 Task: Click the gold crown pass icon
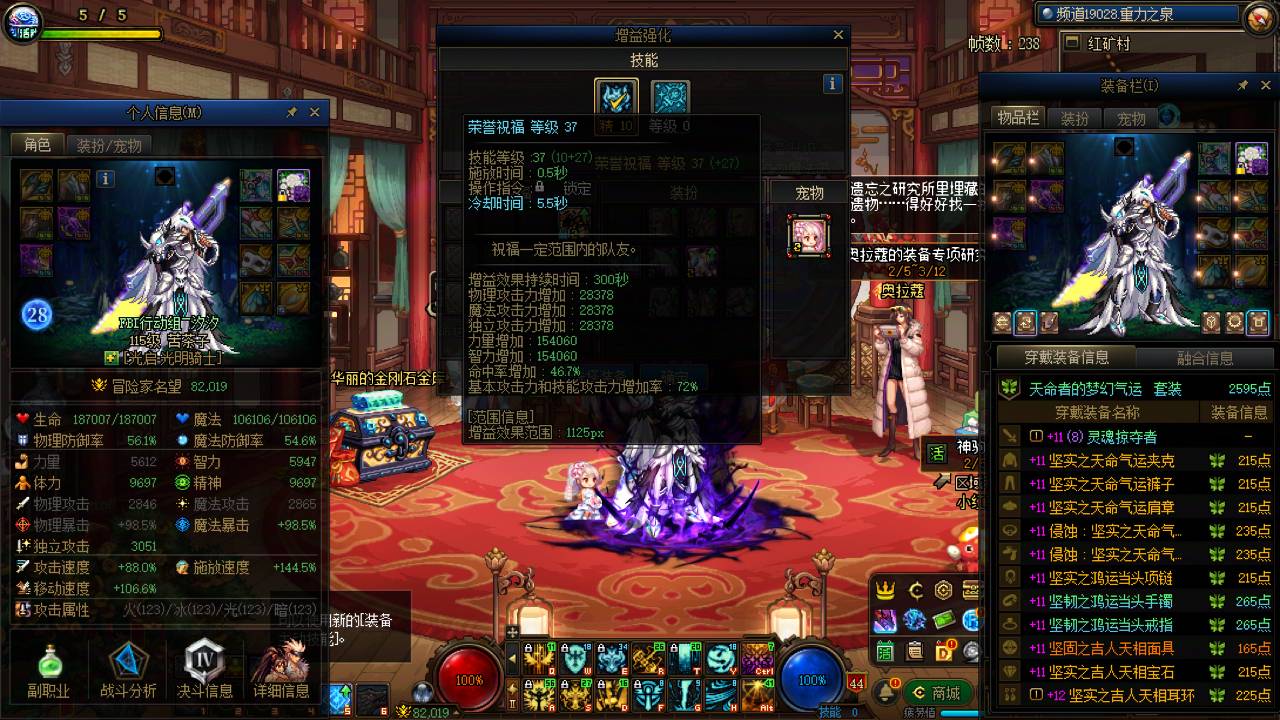(x=886, y=588)
